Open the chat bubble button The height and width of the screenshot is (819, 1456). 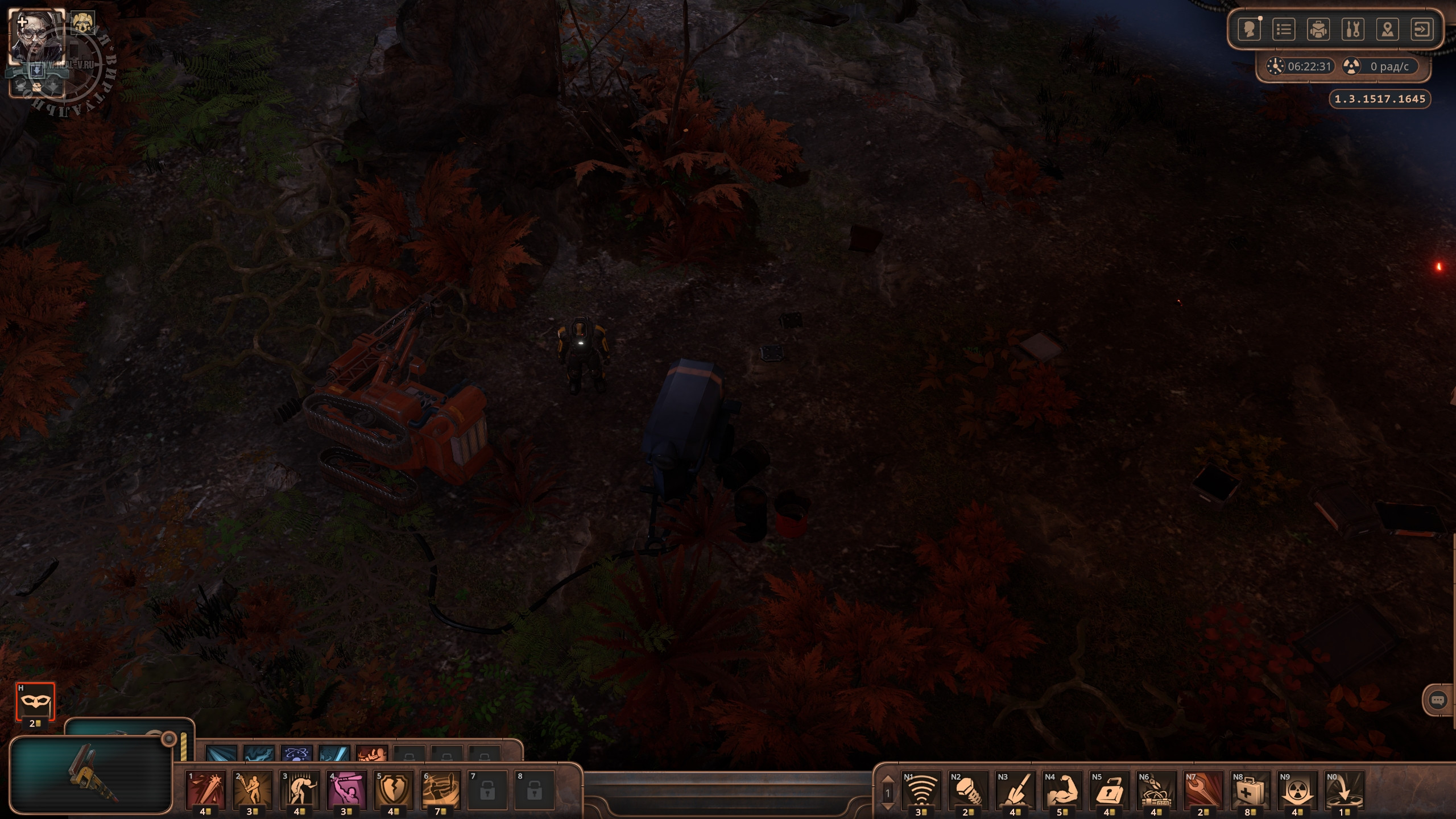(1438, 700)
